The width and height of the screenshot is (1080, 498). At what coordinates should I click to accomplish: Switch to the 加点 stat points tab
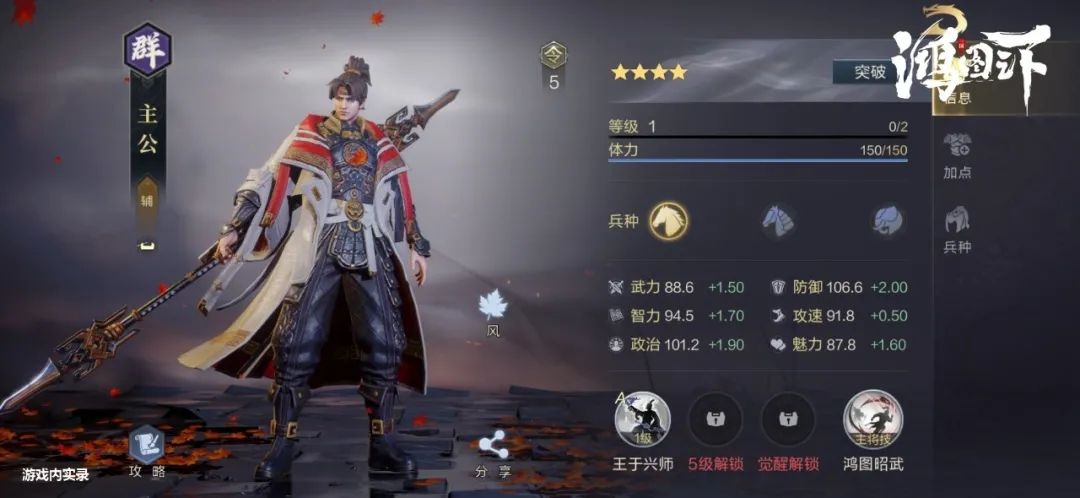pyautogui.click(x=957, y=154)
